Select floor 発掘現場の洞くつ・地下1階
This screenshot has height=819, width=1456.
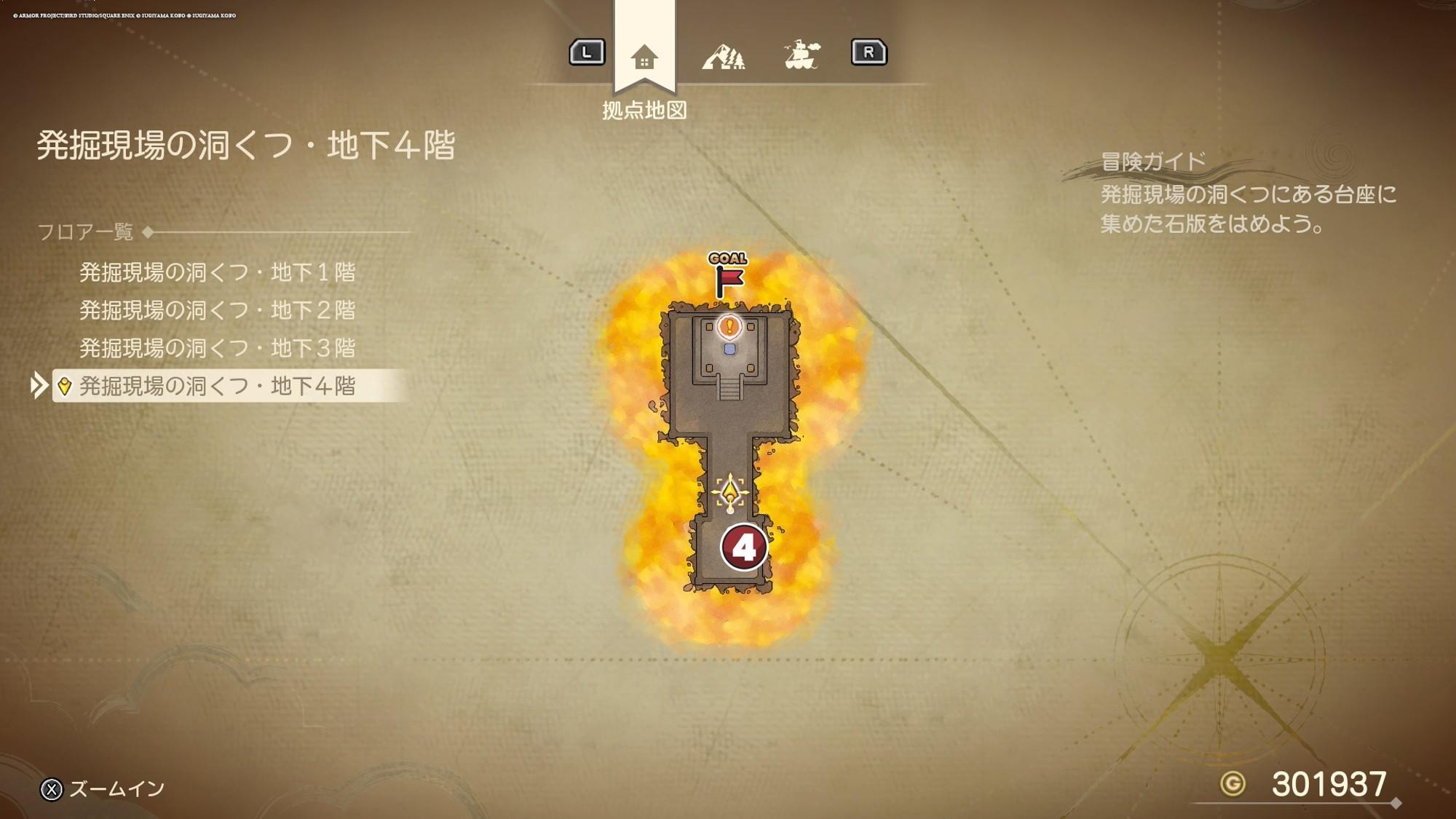217,272
